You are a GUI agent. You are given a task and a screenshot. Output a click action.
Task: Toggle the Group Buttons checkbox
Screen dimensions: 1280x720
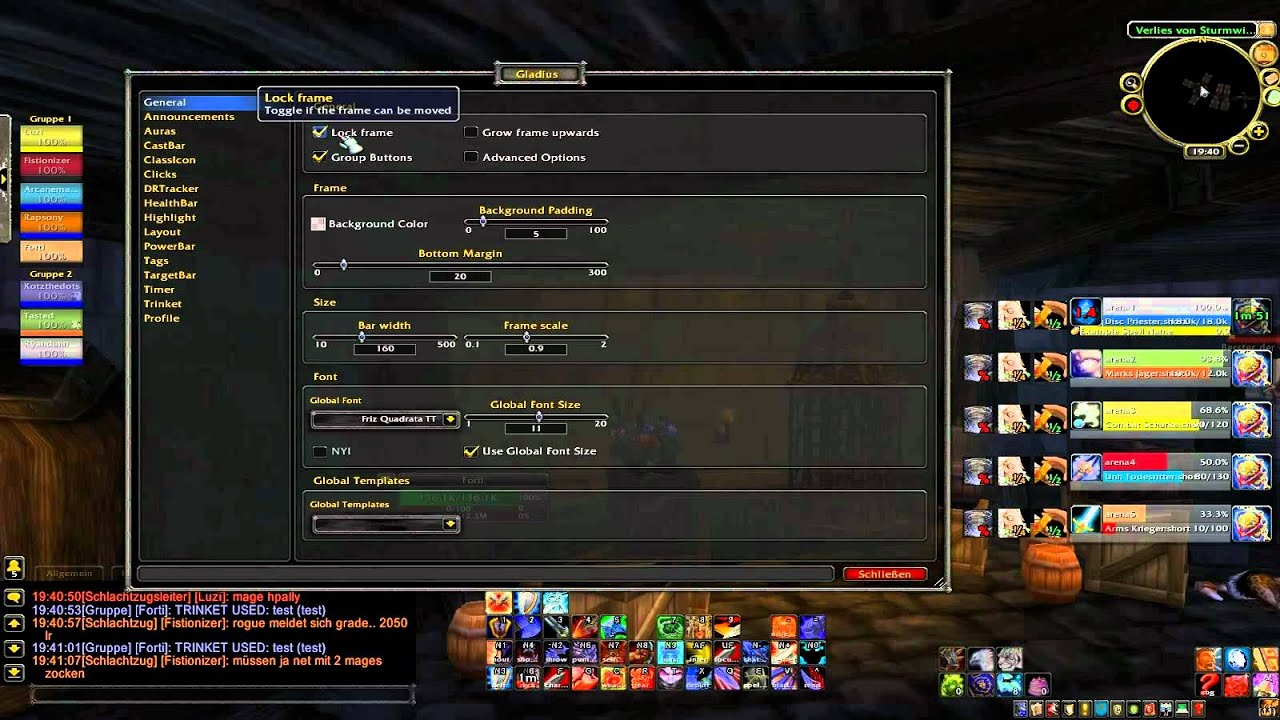(x=320, y=157)
